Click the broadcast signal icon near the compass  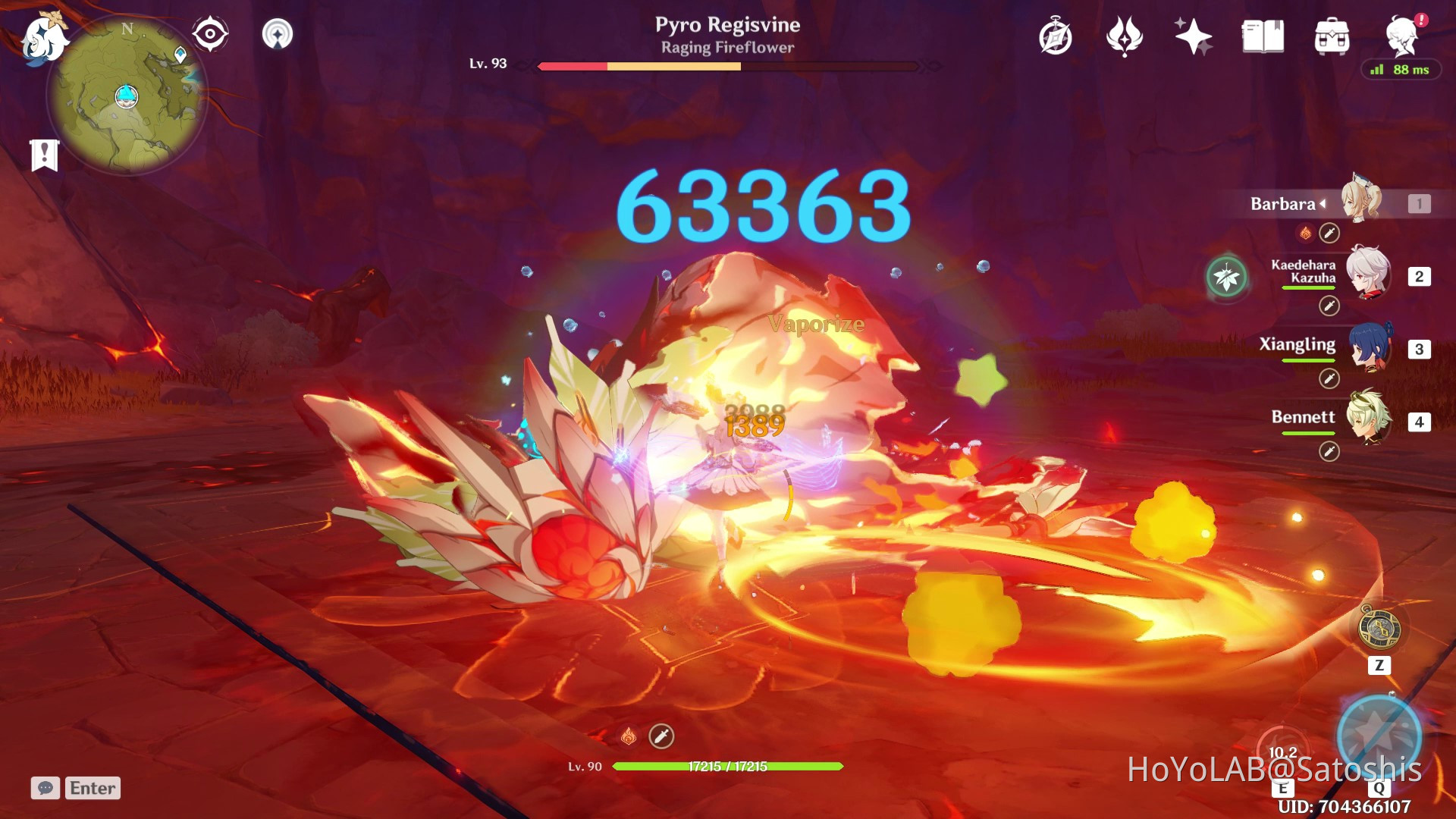pyautogui.click(x=280, y=33)
